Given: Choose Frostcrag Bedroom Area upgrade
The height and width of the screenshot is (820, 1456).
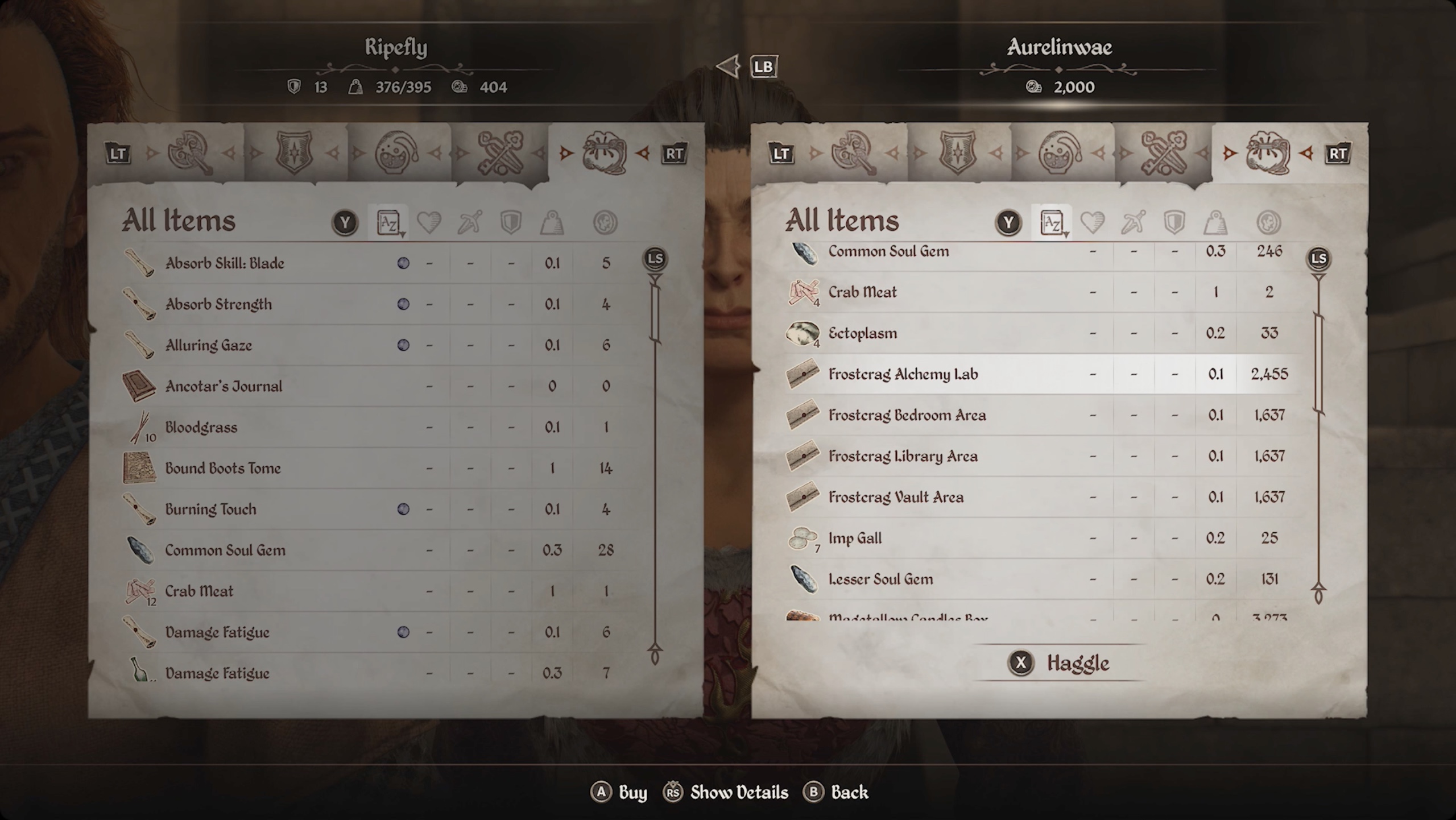Looking at the screenshot, I should click(907, 415).
